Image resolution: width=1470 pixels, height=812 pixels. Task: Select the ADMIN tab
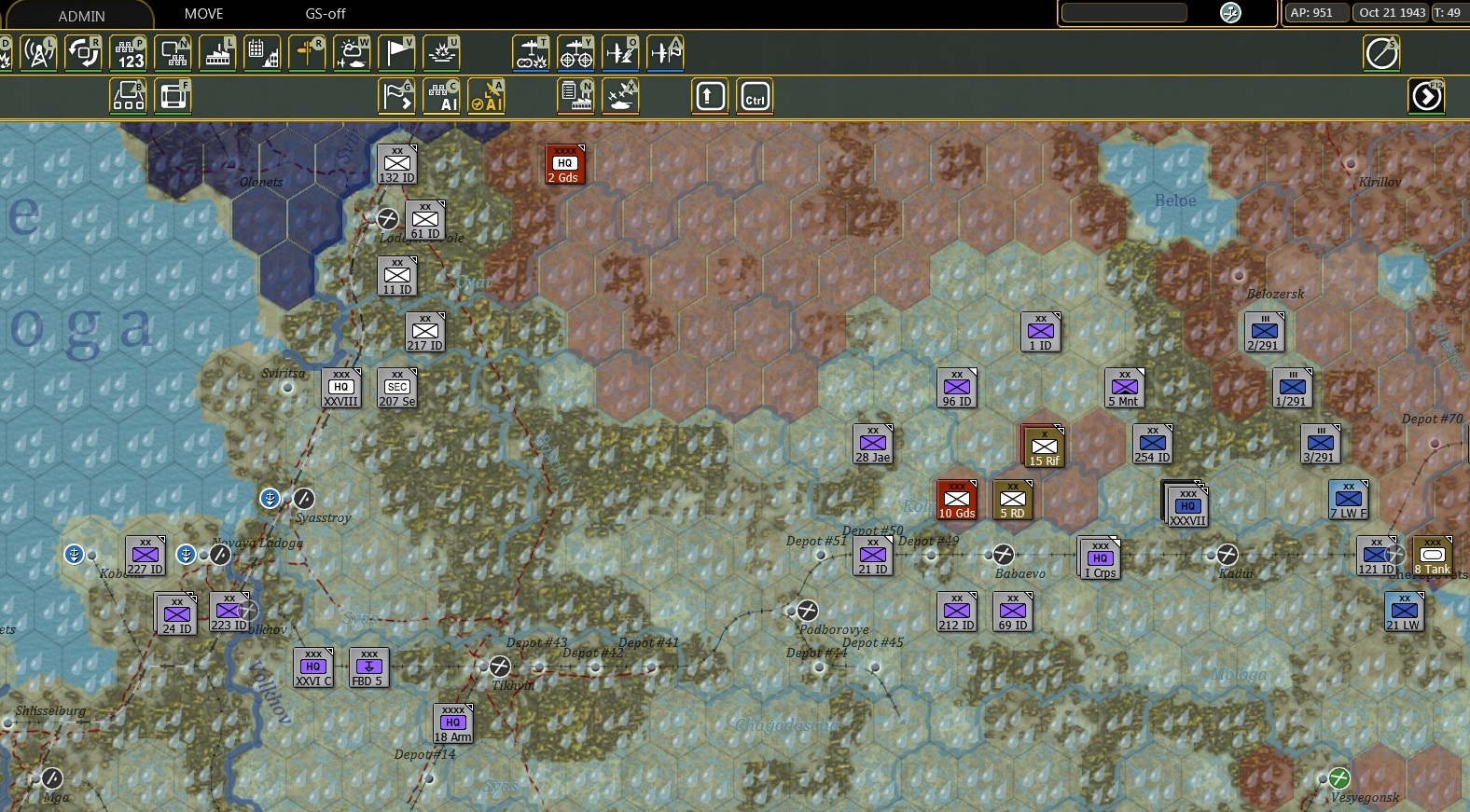click(x=82, y=14)
